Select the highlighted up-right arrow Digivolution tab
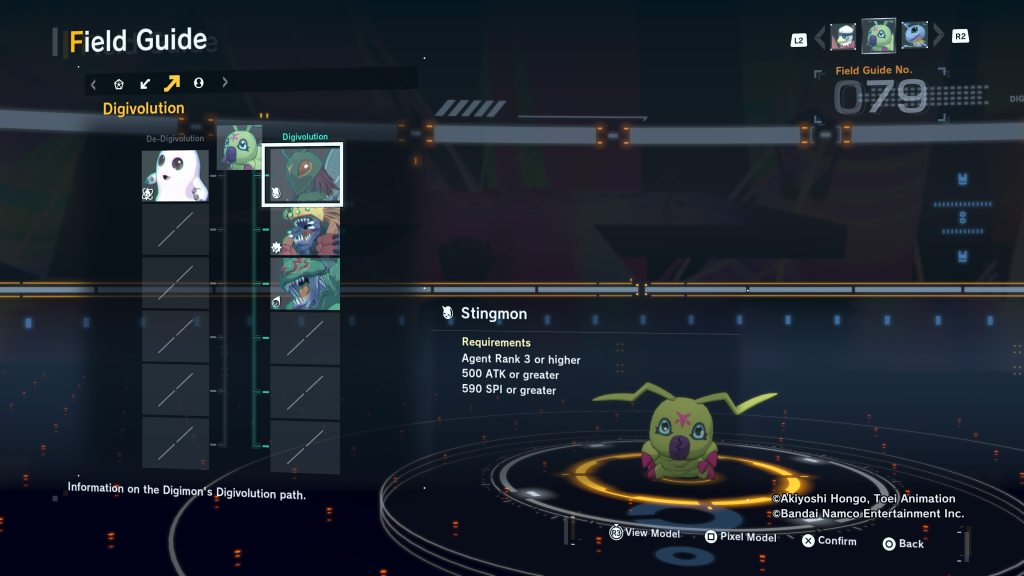Viewport: 1024px width, 576px height. (172, 84)
